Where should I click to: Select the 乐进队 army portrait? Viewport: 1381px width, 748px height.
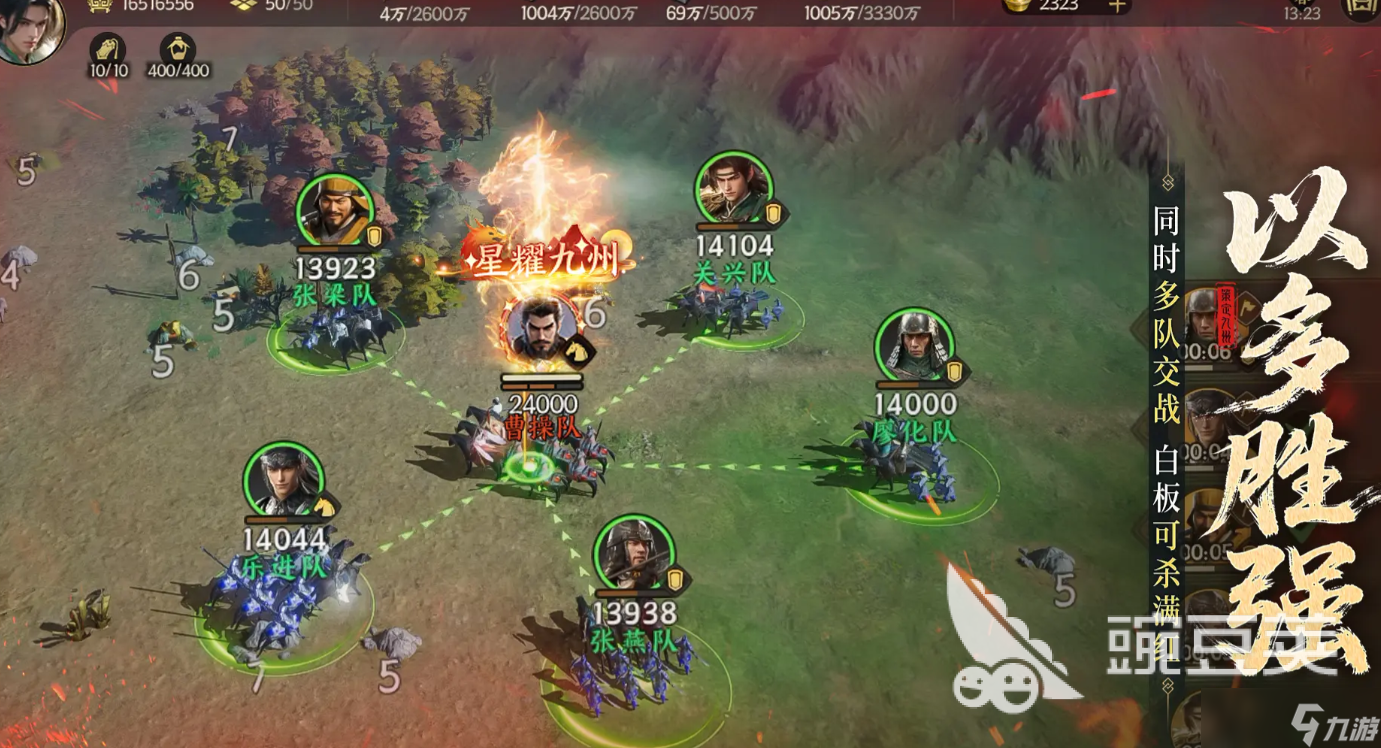(x=284, y=479)
